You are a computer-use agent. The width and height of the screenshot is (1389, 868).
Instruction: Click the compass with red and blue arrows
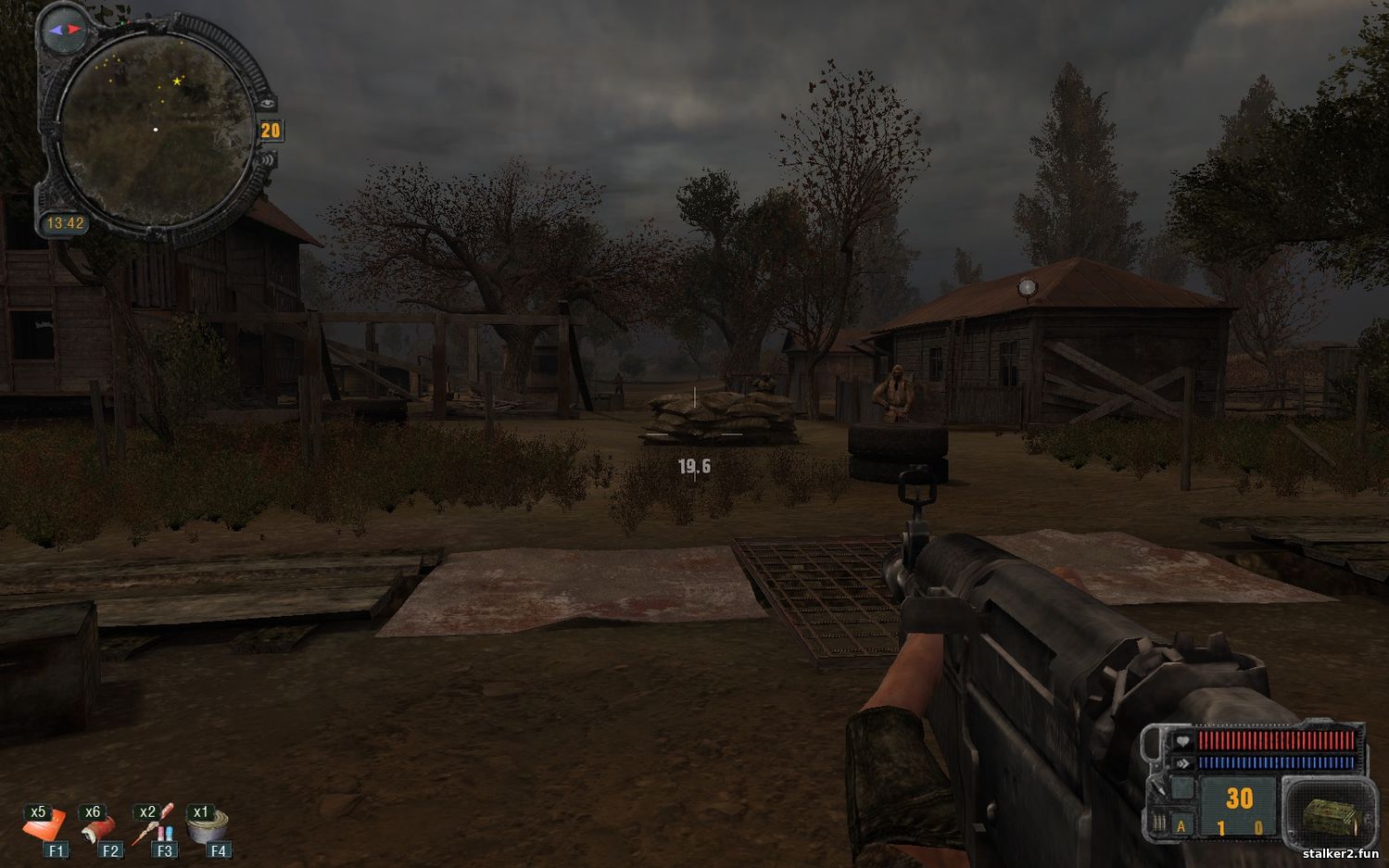65,30
